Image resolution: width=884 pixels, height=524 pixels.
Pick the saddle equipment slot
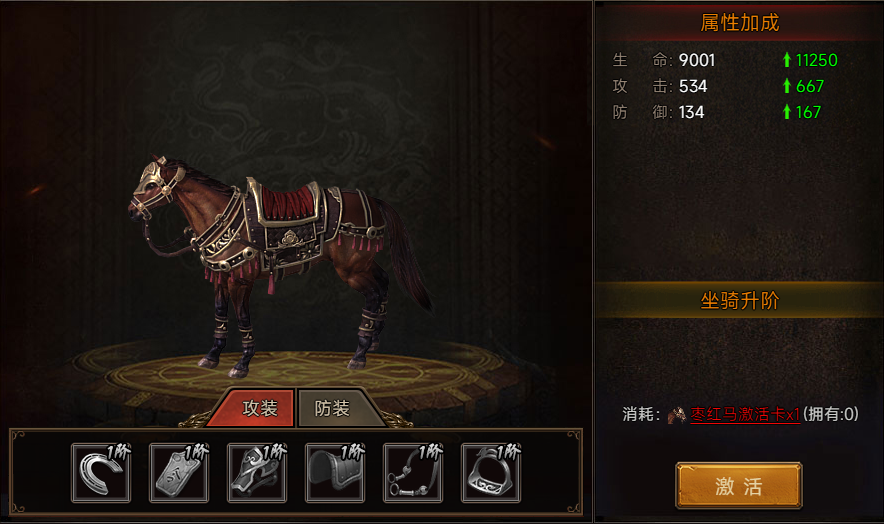(335, 472)
